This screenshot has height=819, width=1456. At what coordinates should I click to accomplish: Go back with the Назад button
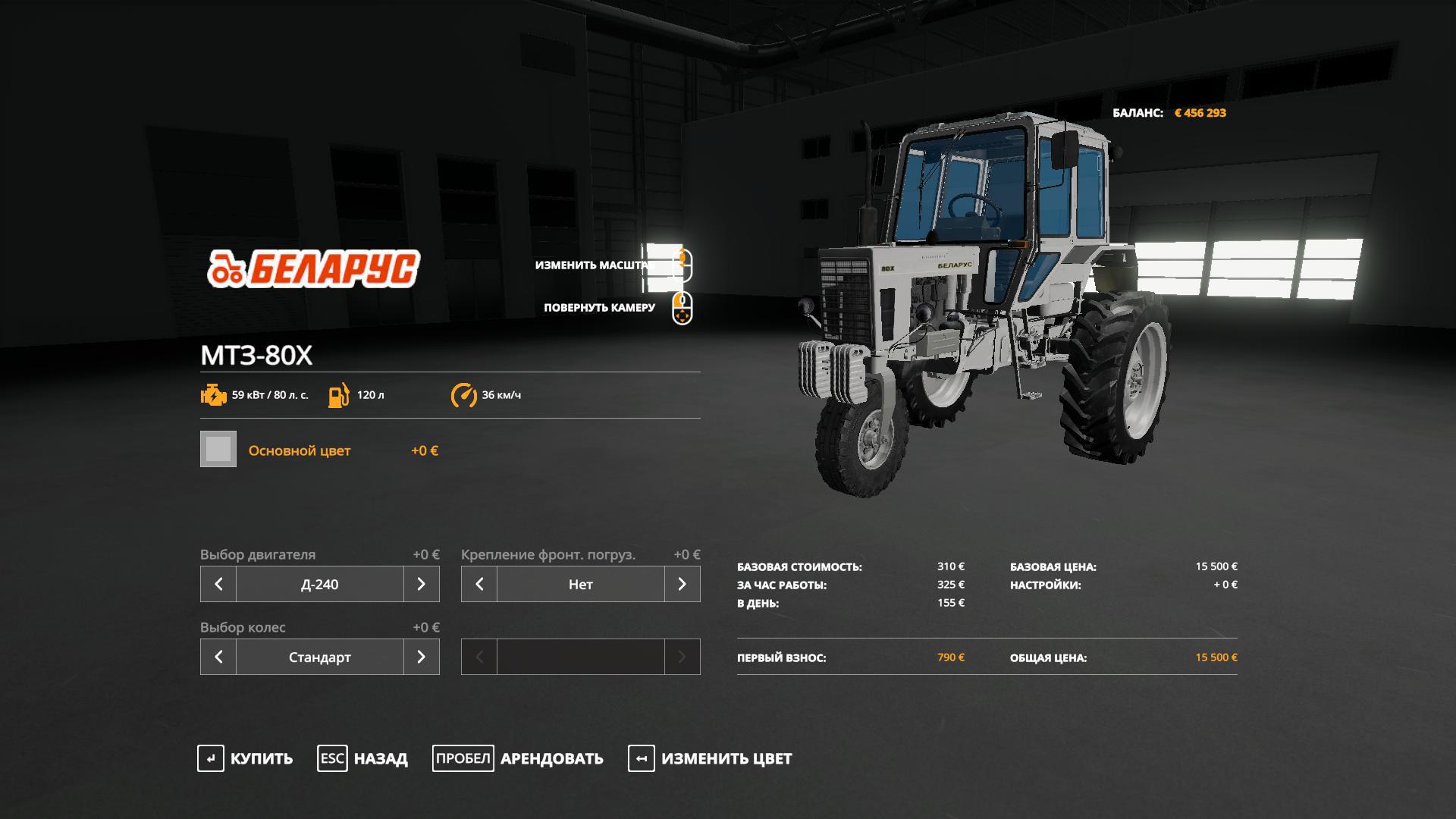(x=363, y=758)
